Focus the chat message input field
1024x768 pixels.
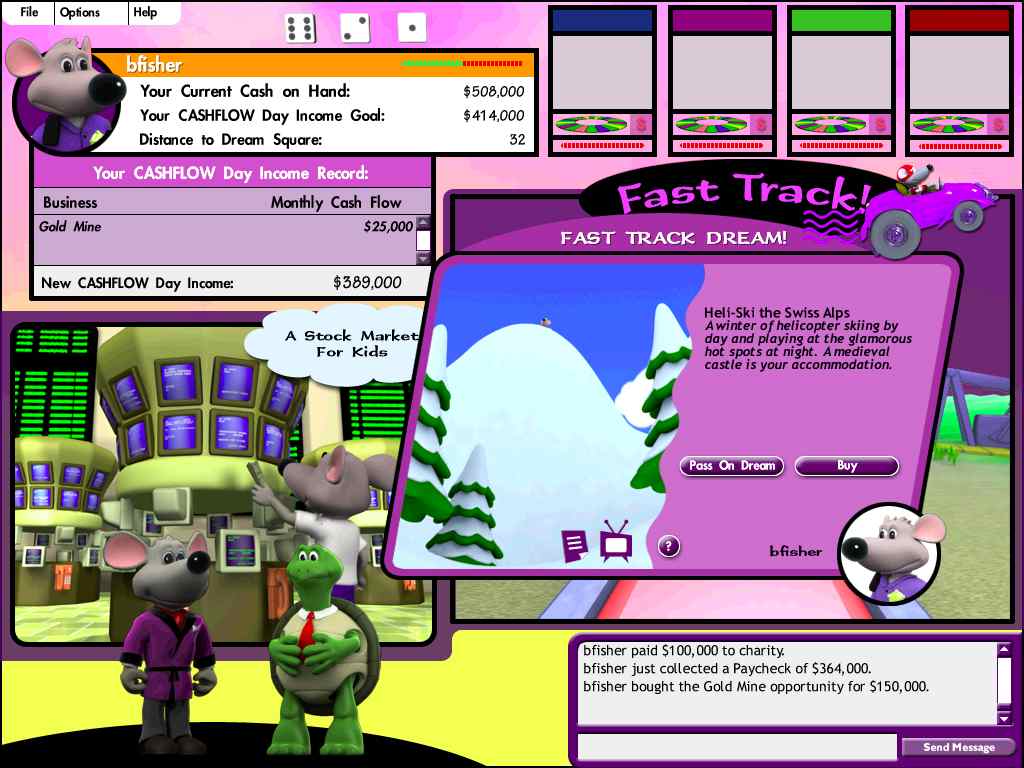click(737, 747)
